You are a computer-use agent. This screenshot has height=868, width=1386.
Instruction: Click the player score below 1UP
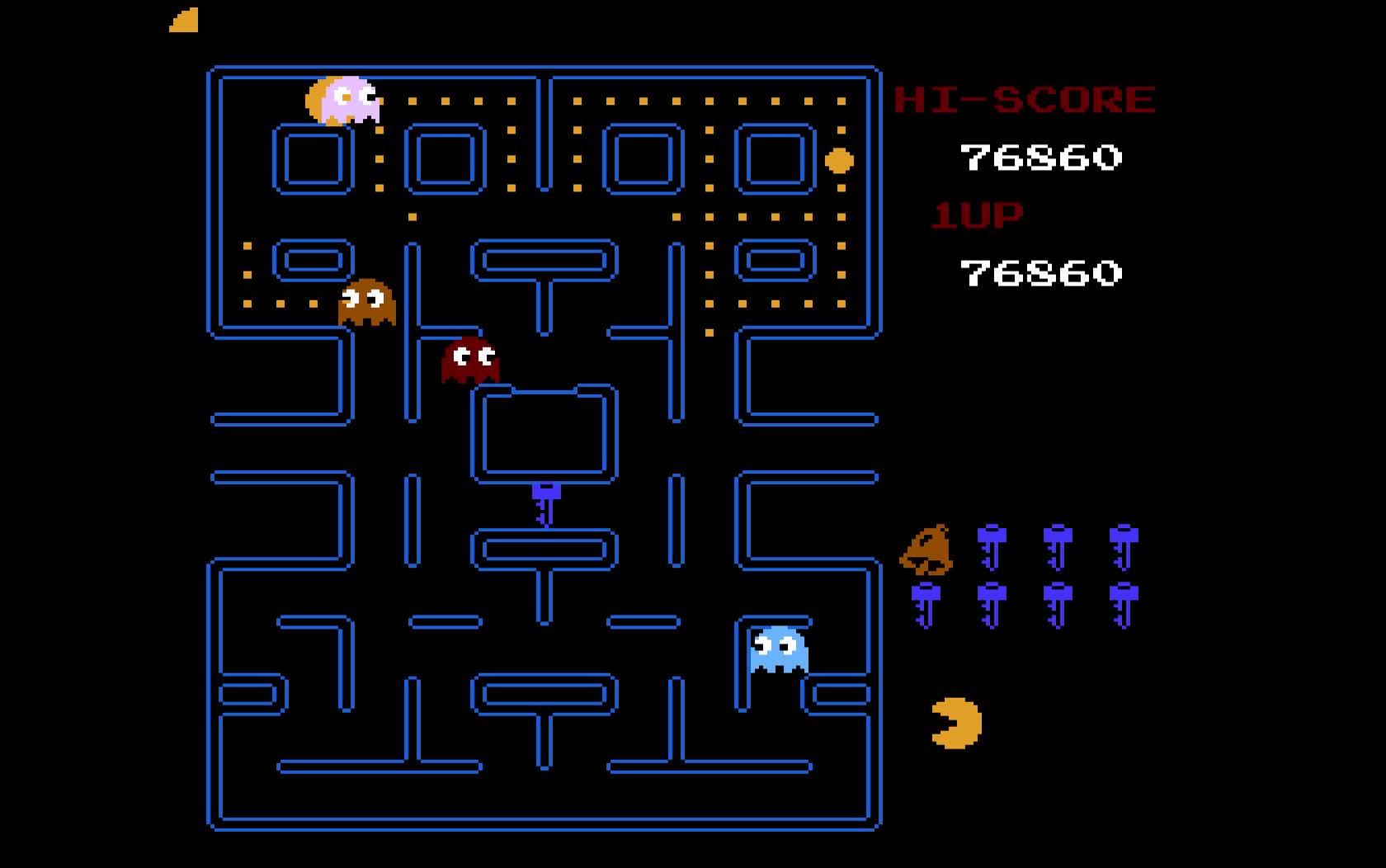pos(1041,272)
